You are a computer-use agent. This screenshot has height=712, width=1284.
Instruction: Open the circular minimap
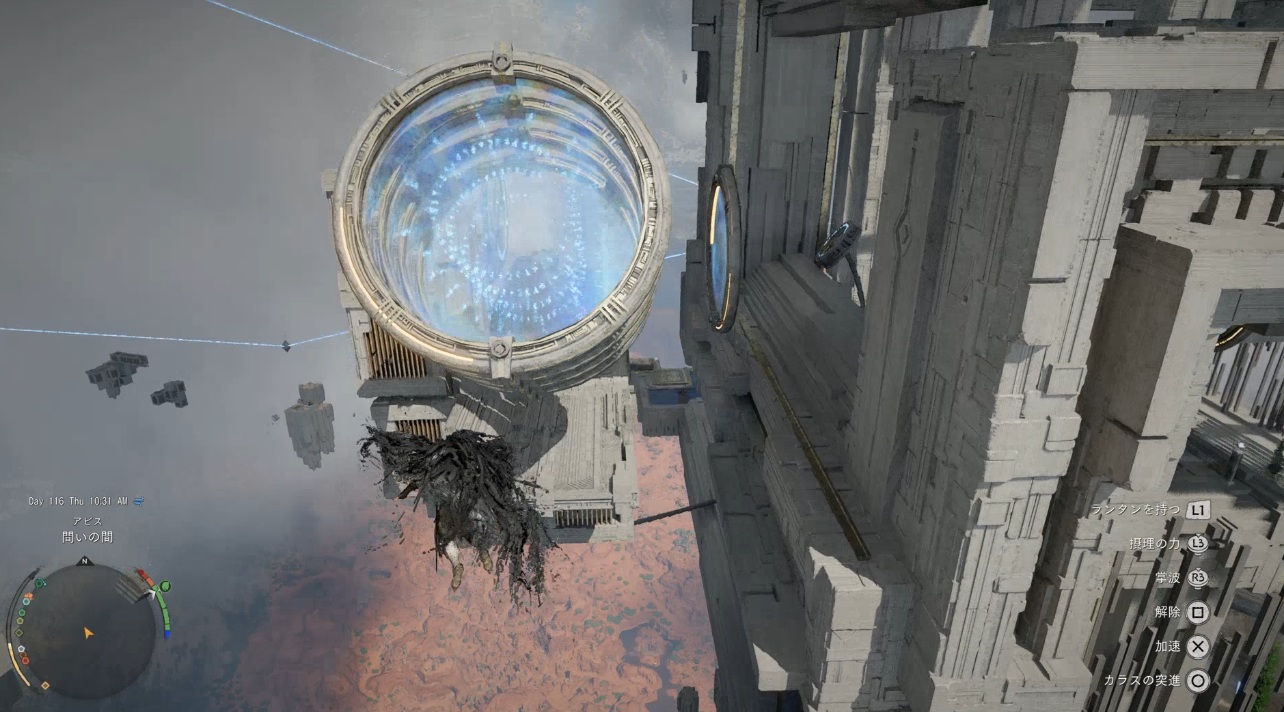[87, 630]
